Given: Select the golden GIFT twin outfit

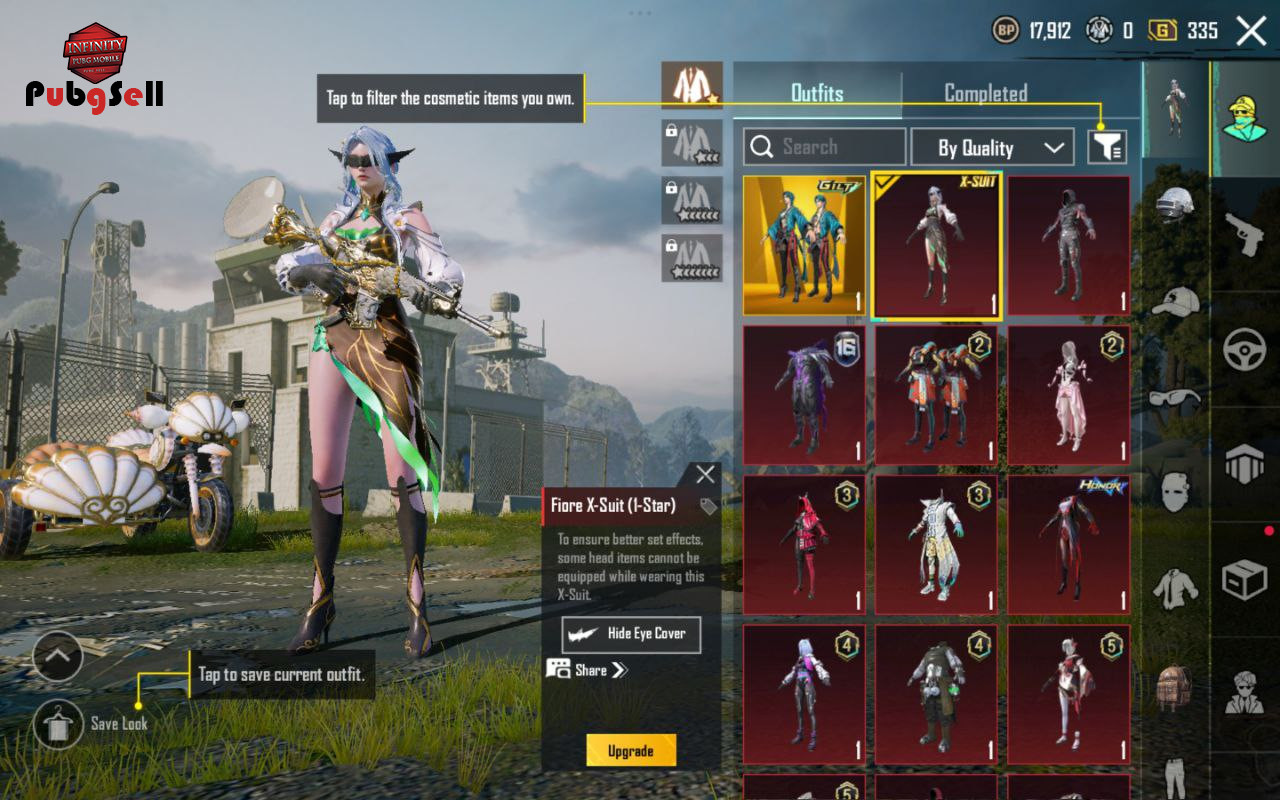Looking at the screenshot, I should click(x=804, y=246).
